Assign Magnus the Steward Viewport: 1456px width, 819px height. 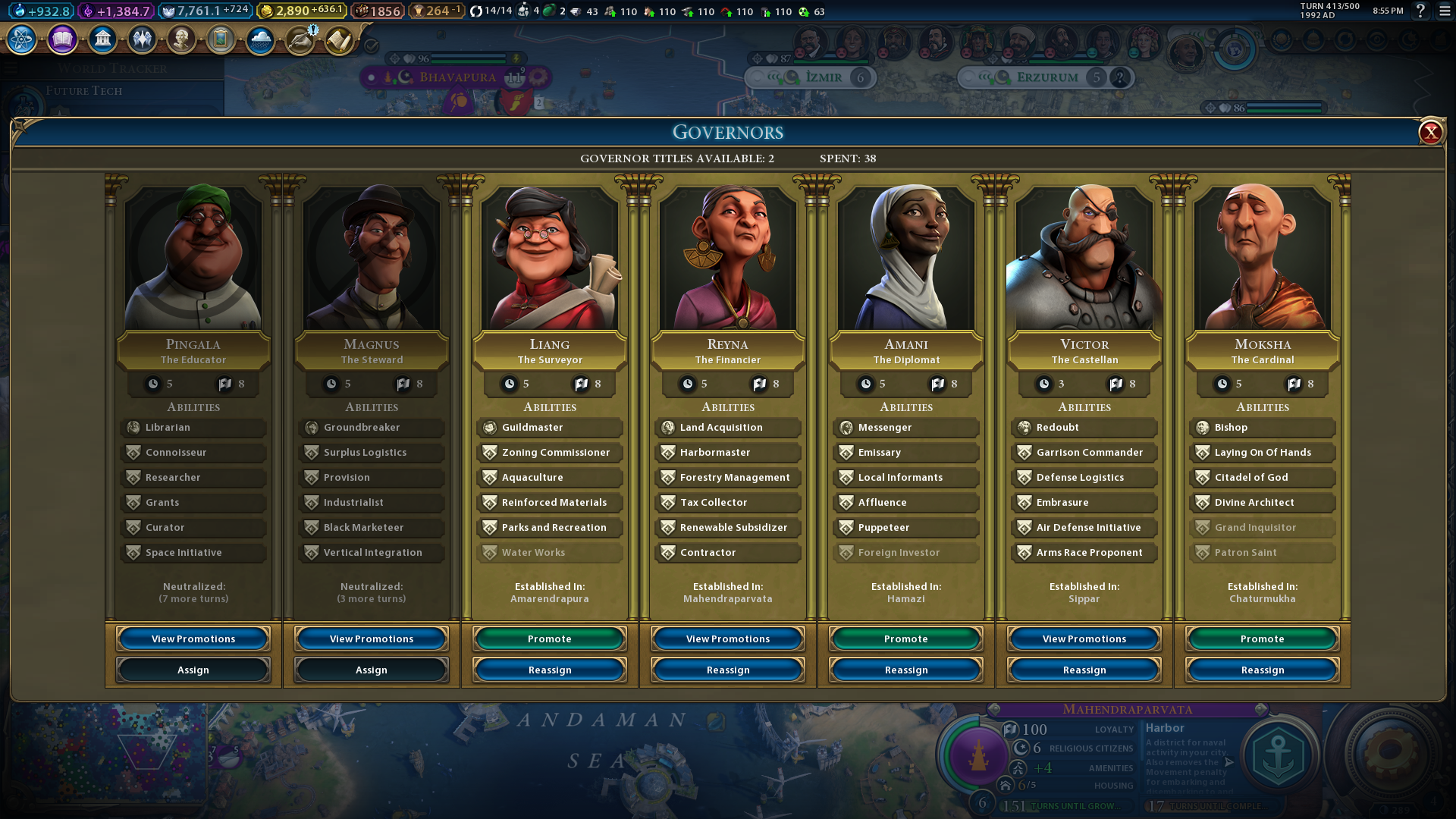tap(372, 670)
